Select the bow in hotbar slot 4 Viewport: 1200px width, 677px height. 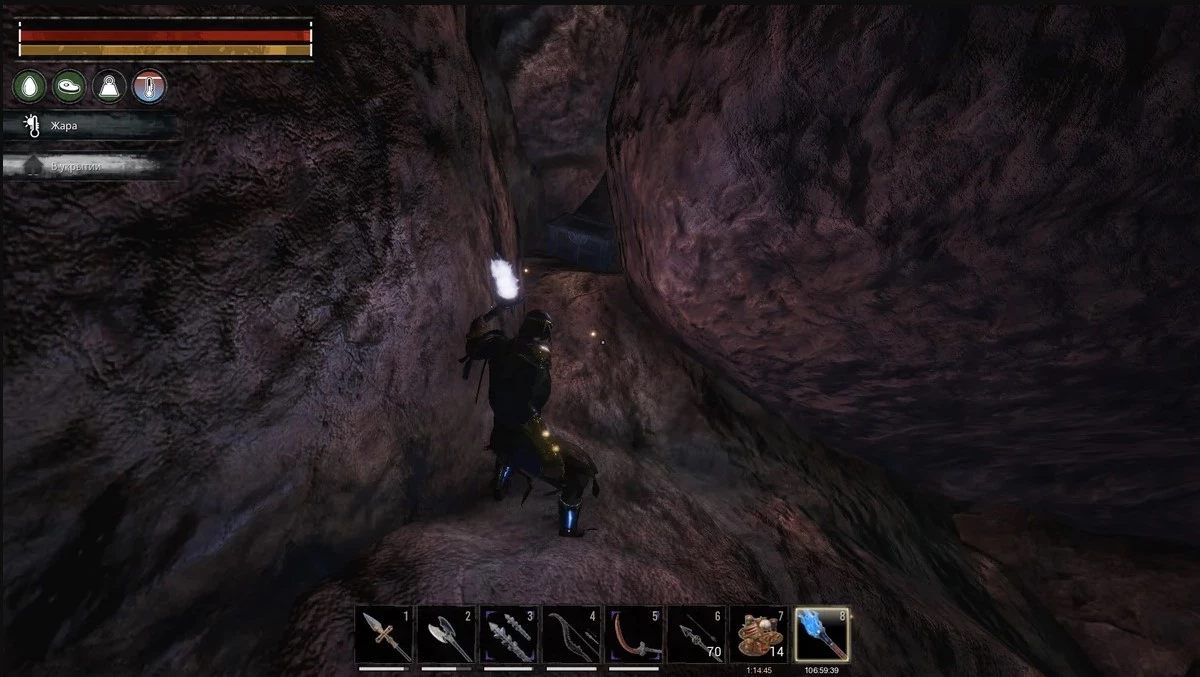click(x=572, y=634)
